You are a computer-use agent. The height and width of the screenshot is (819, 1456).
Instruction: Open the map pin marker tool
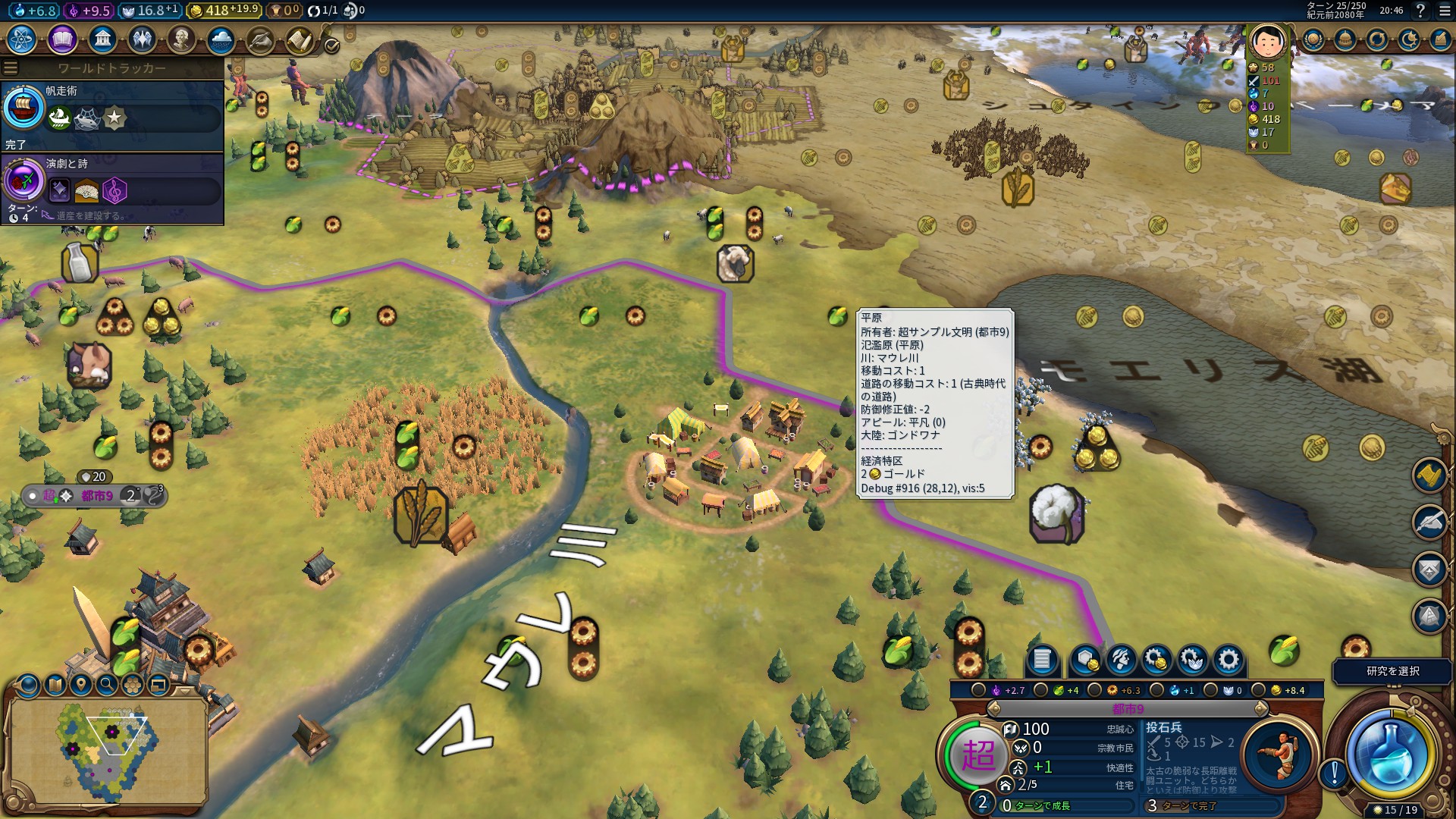click(81, 686)
